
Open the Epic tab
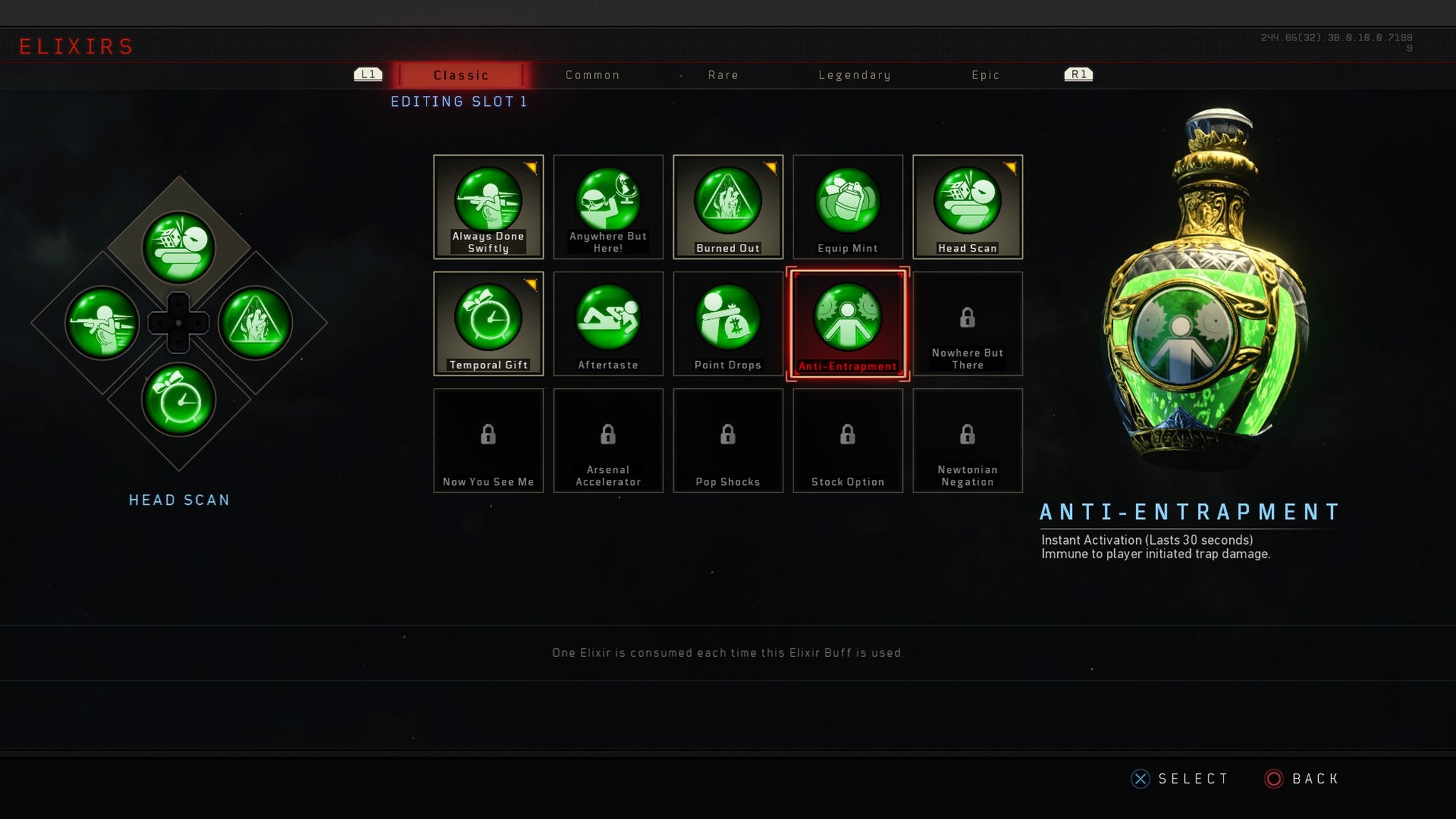986,75
